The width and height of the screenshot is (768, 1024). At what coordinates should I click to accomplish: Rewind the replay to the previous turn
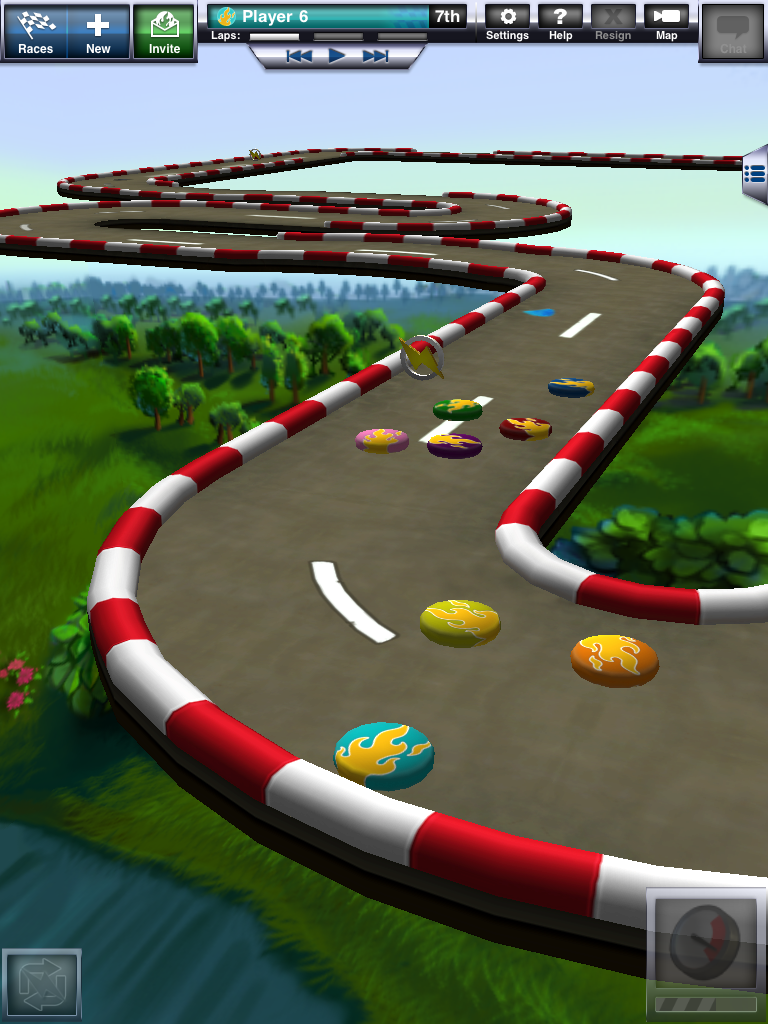(298, 56)
